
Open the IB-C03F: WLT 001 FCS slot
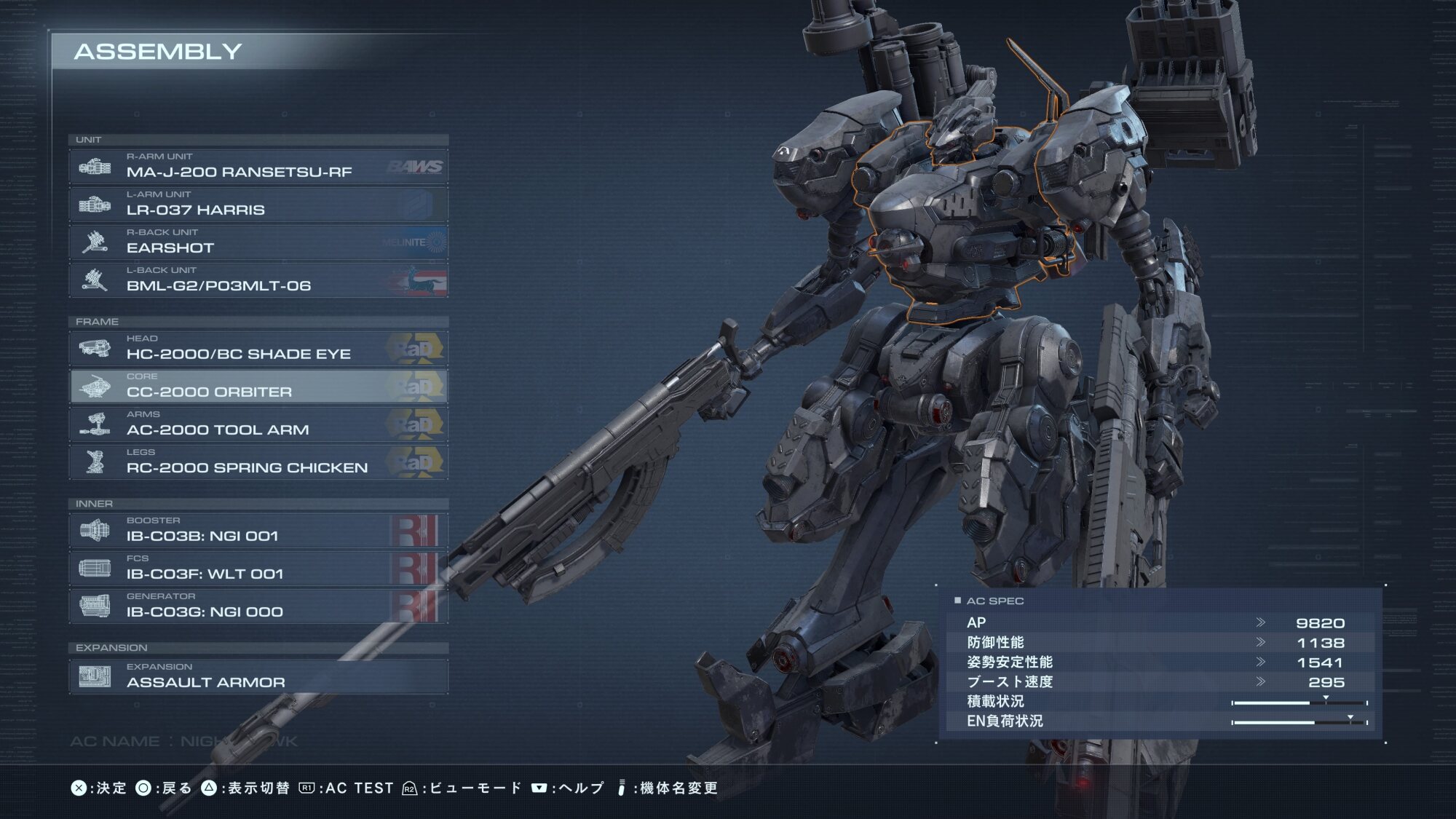click(258, 569)
